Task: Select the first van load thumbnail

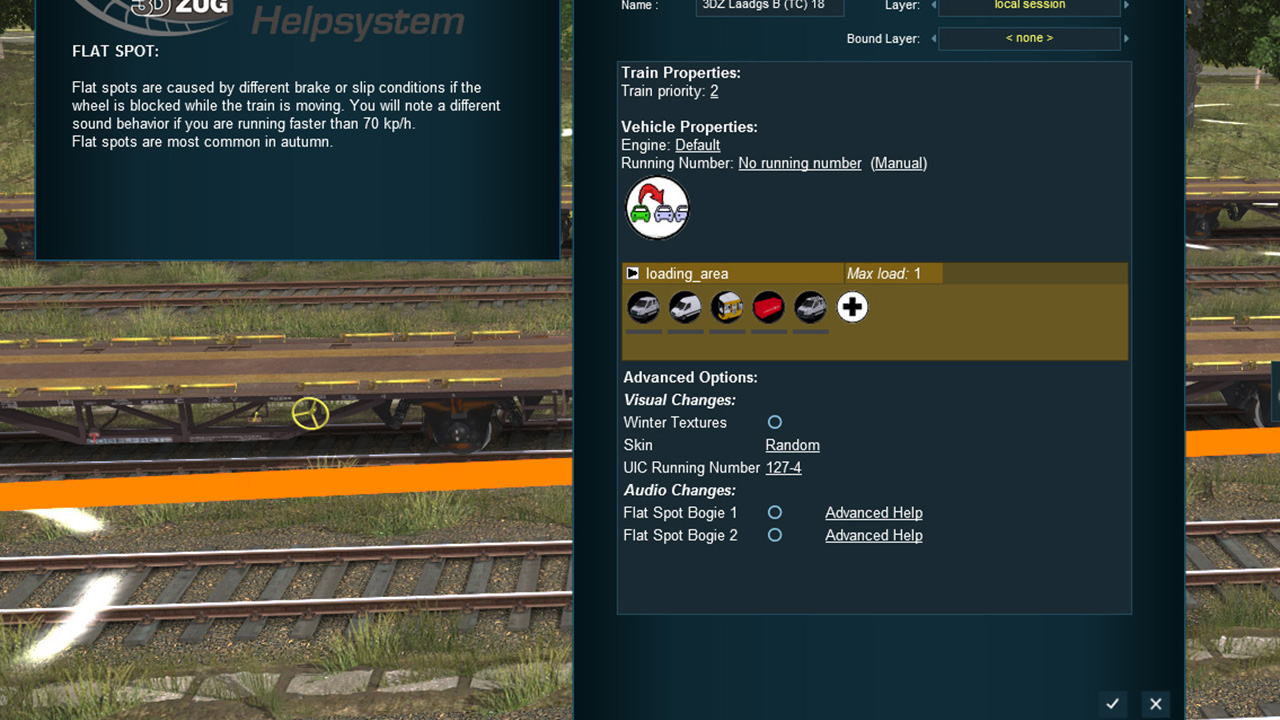Action: (x=643, y=307)
